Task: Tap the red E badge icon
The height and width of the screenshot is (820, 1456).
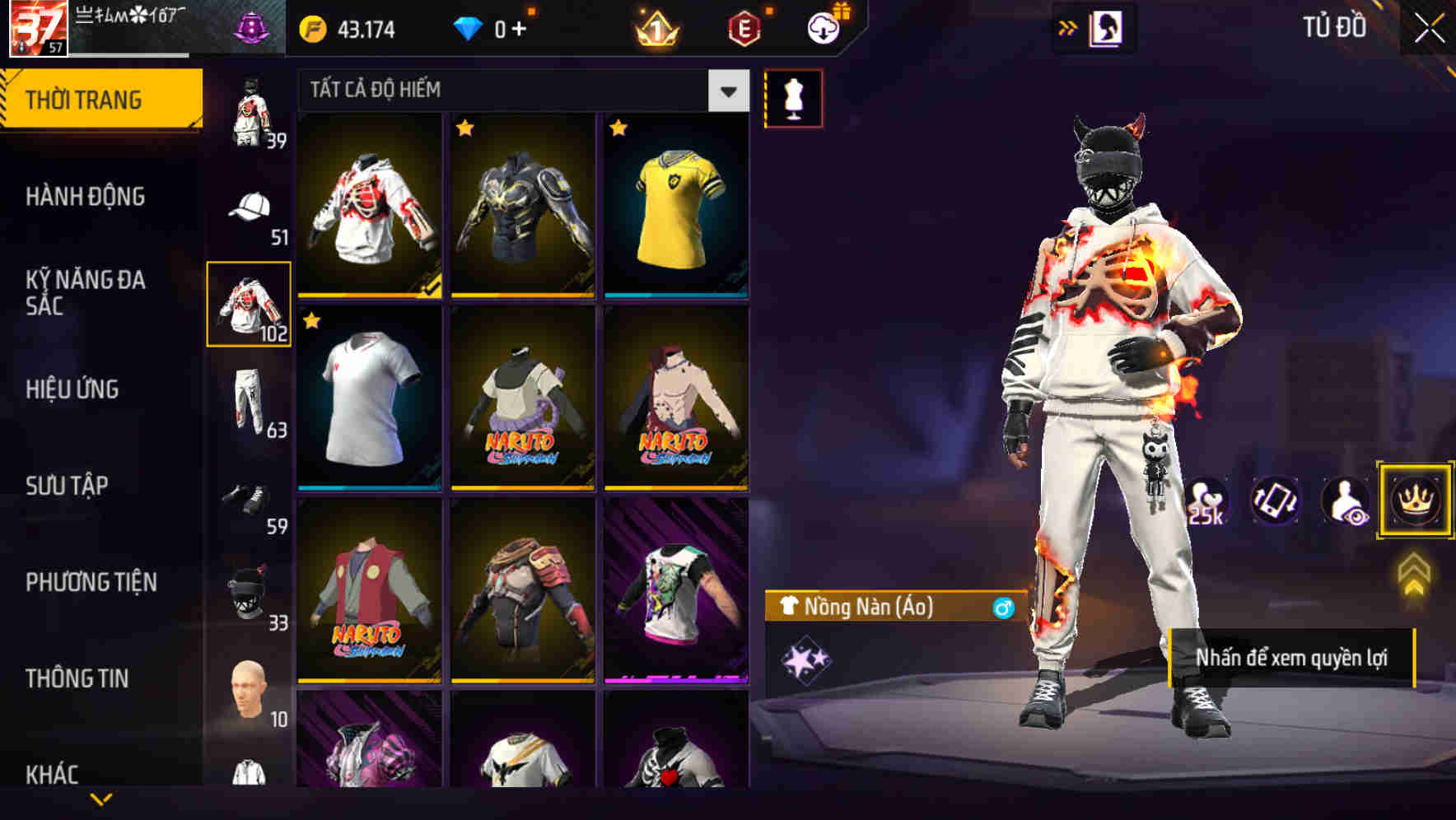Action: (742, 29)
